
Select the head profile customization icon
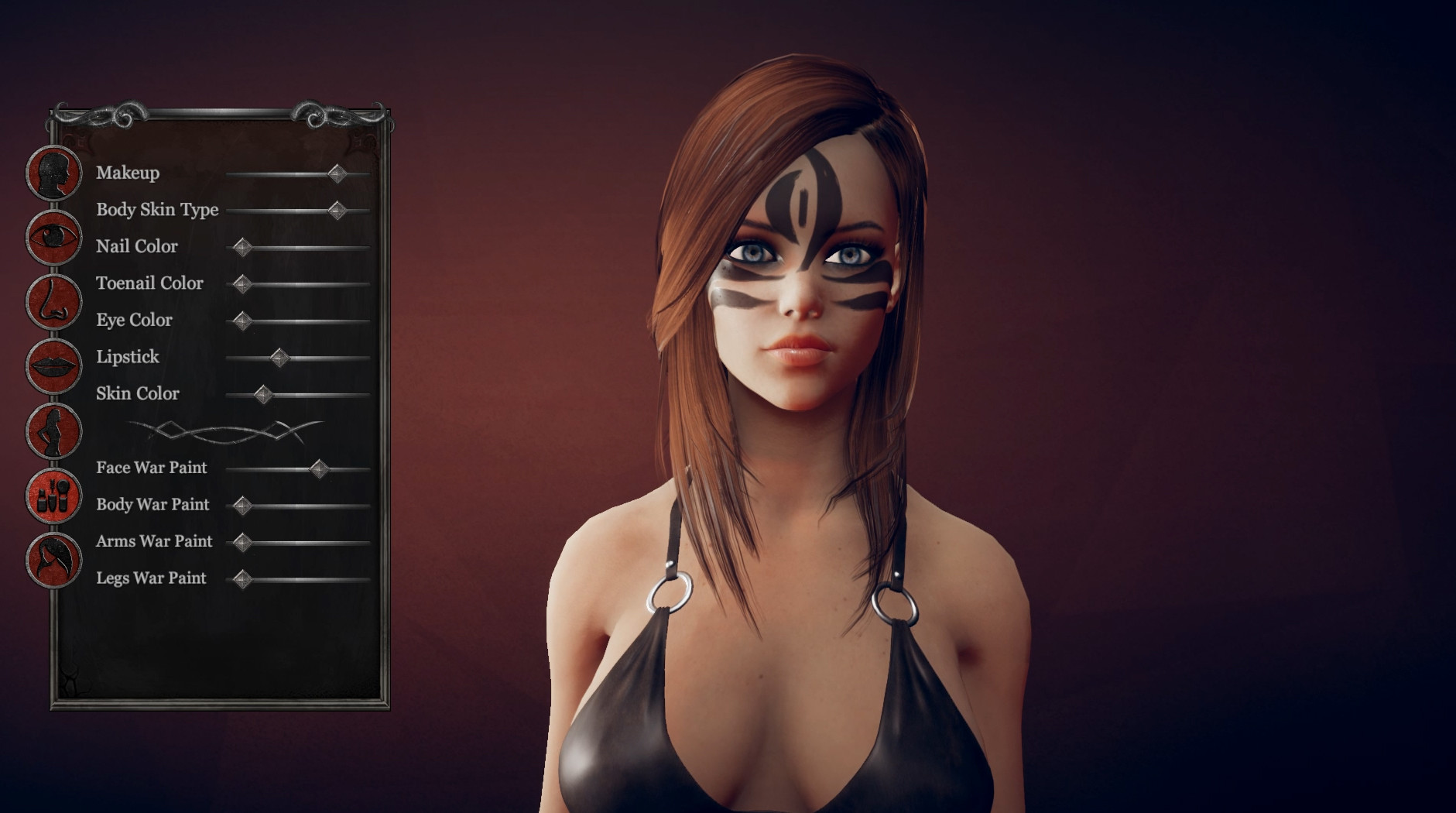tap(53, 173)
